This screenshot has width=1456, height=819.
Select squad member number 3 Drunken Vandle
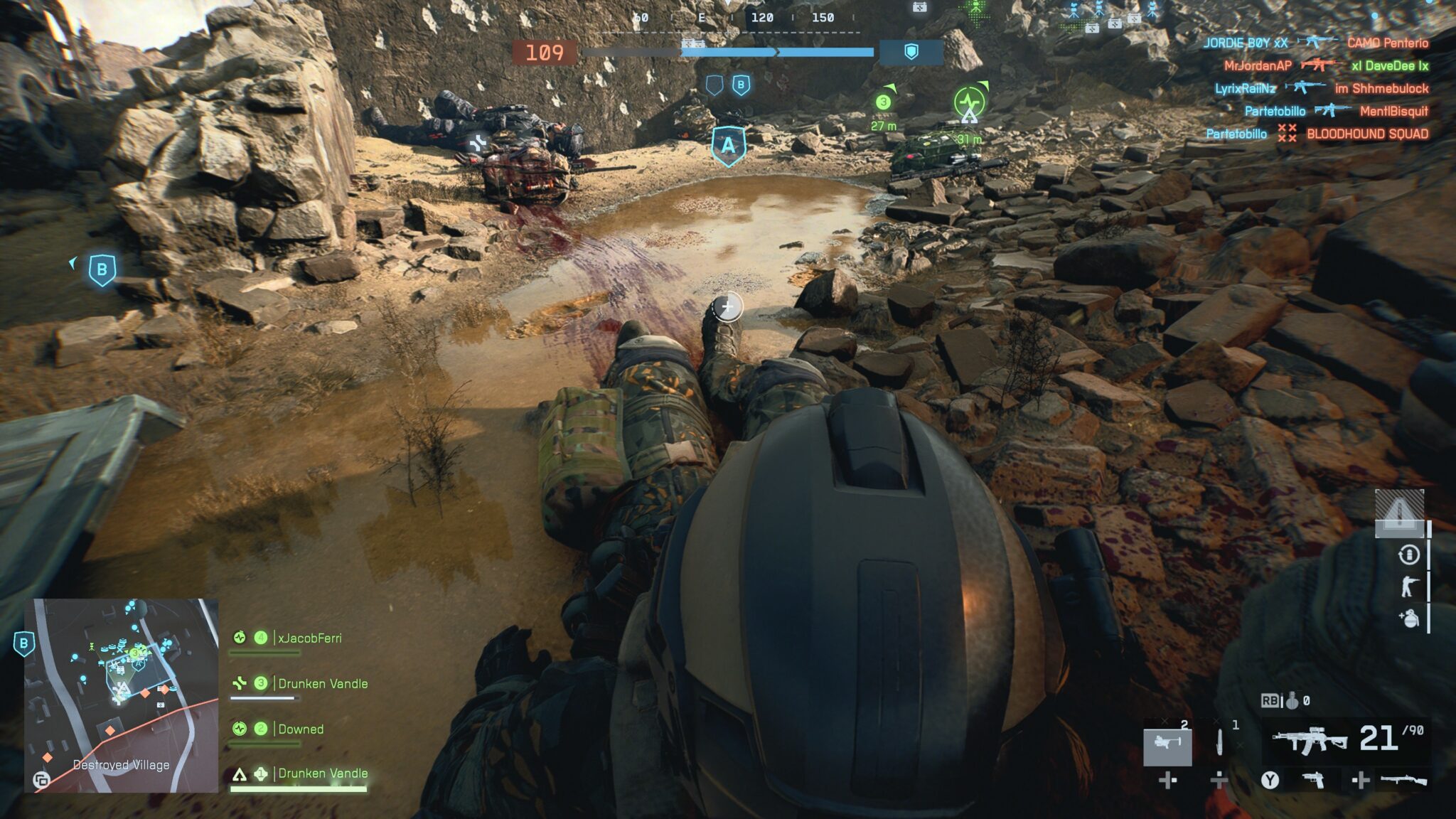[323, 683]
